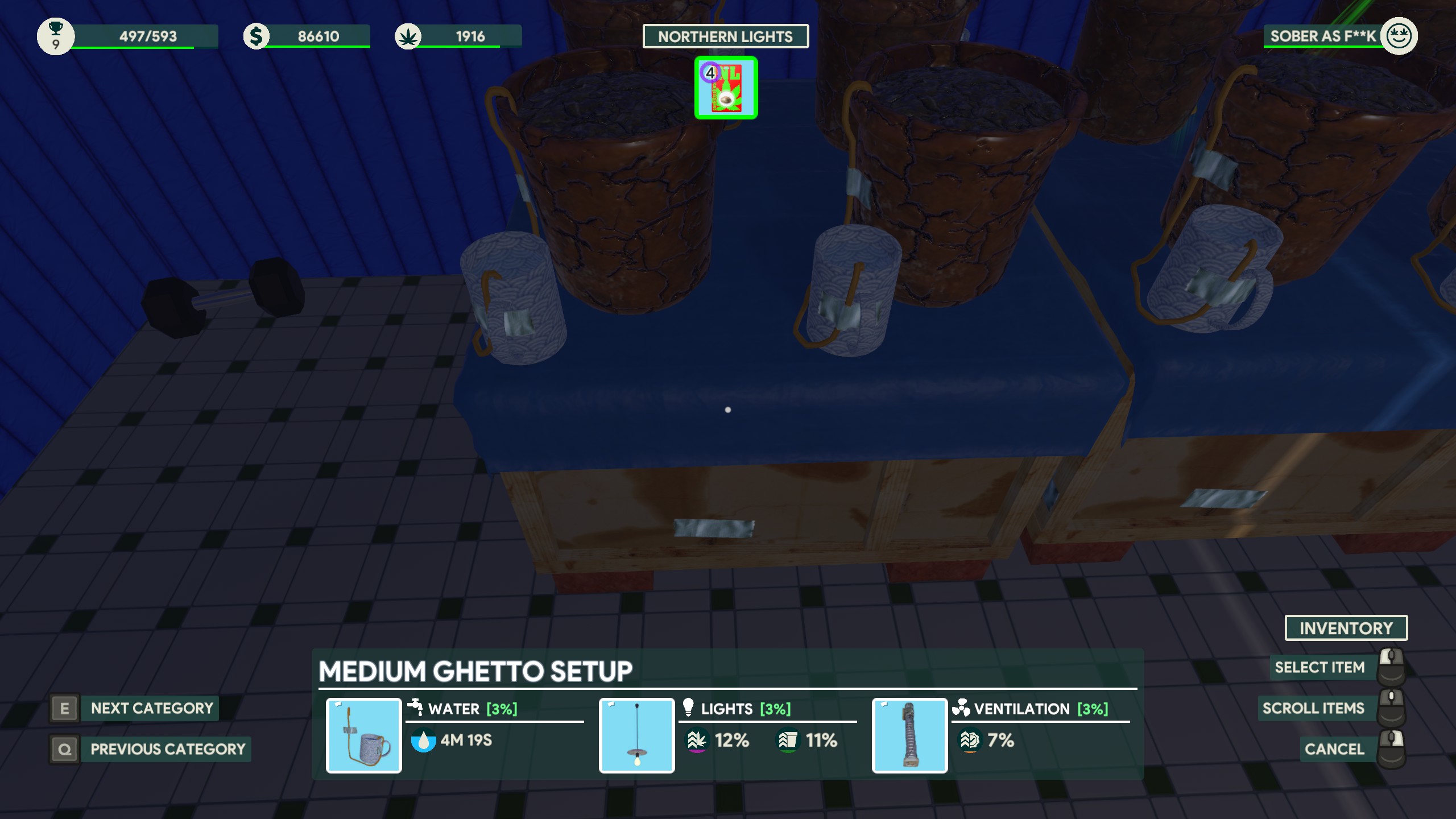
Task: Click the trophy level icon
Action: point(56,36)
